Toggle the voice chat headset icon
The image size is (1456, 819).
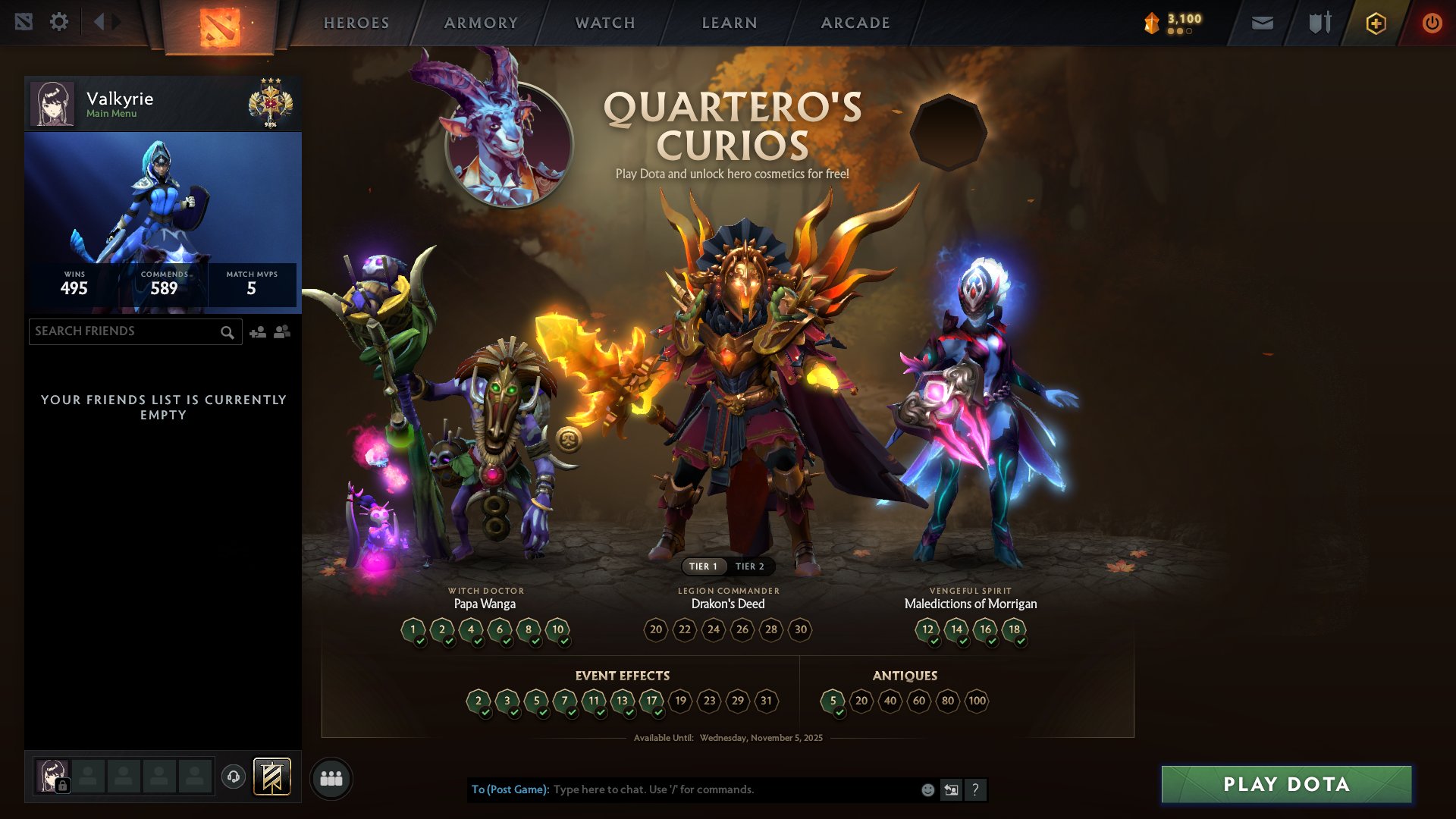(234, 777)
